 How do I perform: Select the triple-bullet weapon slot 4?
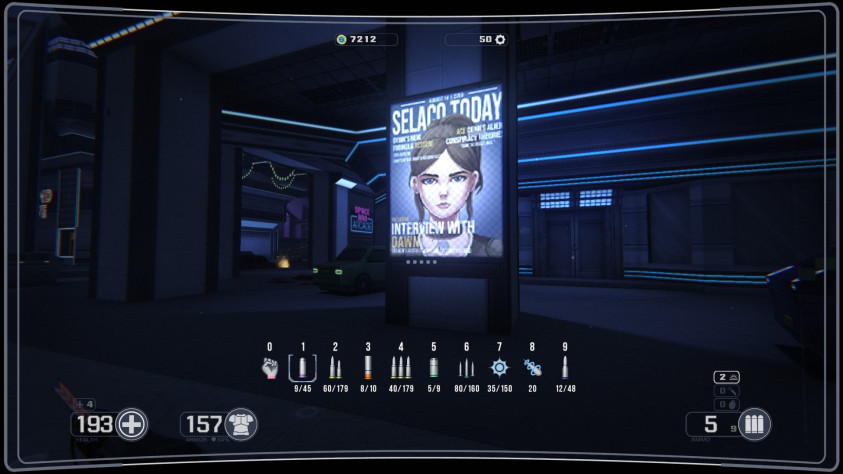(401, 368)
